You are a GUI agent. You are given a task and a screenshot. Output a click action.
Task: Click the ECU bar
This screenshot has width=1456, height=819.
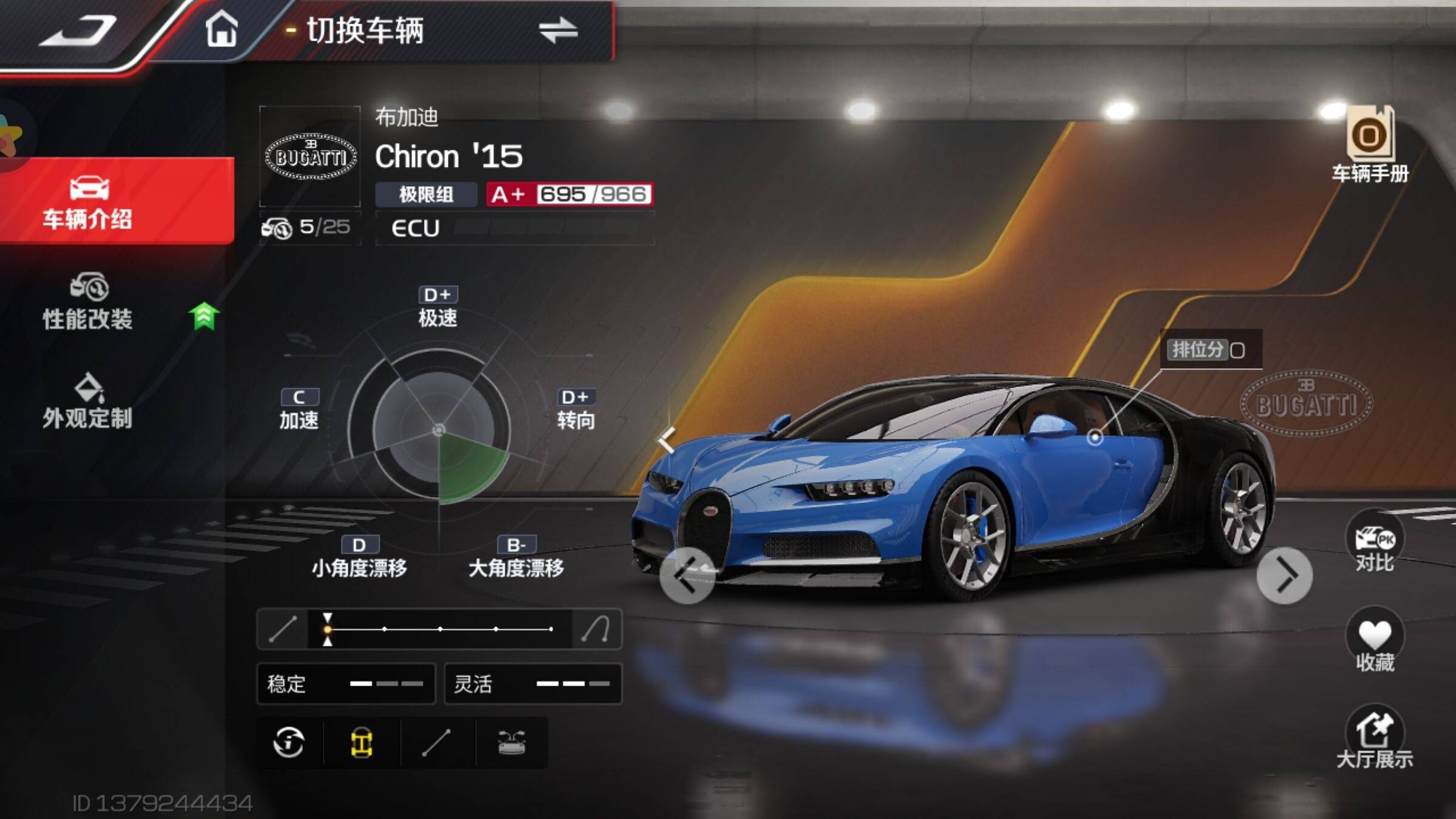point(514,228)
